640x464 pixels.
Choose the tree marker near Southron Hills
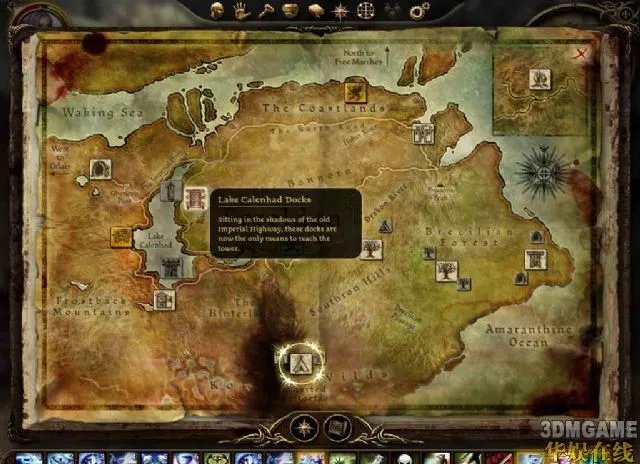(x=372, y=248)
